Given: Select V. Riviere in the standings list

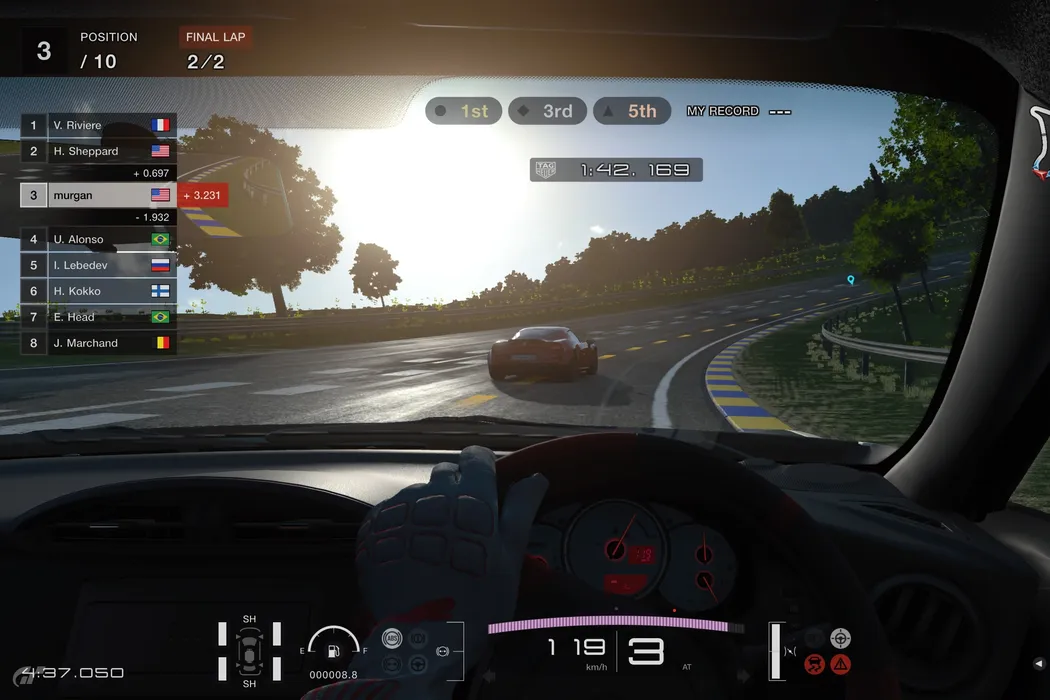Looking at the screenshot, I should click(98, 125).
